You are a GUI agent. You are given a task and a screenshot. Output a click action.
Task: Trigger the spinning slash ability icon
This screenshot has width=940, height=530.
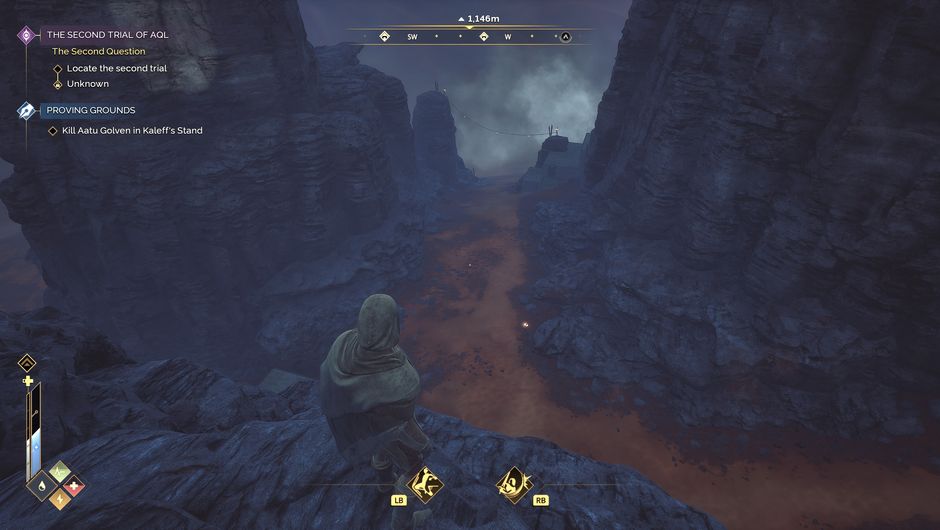tap(513, 482)
